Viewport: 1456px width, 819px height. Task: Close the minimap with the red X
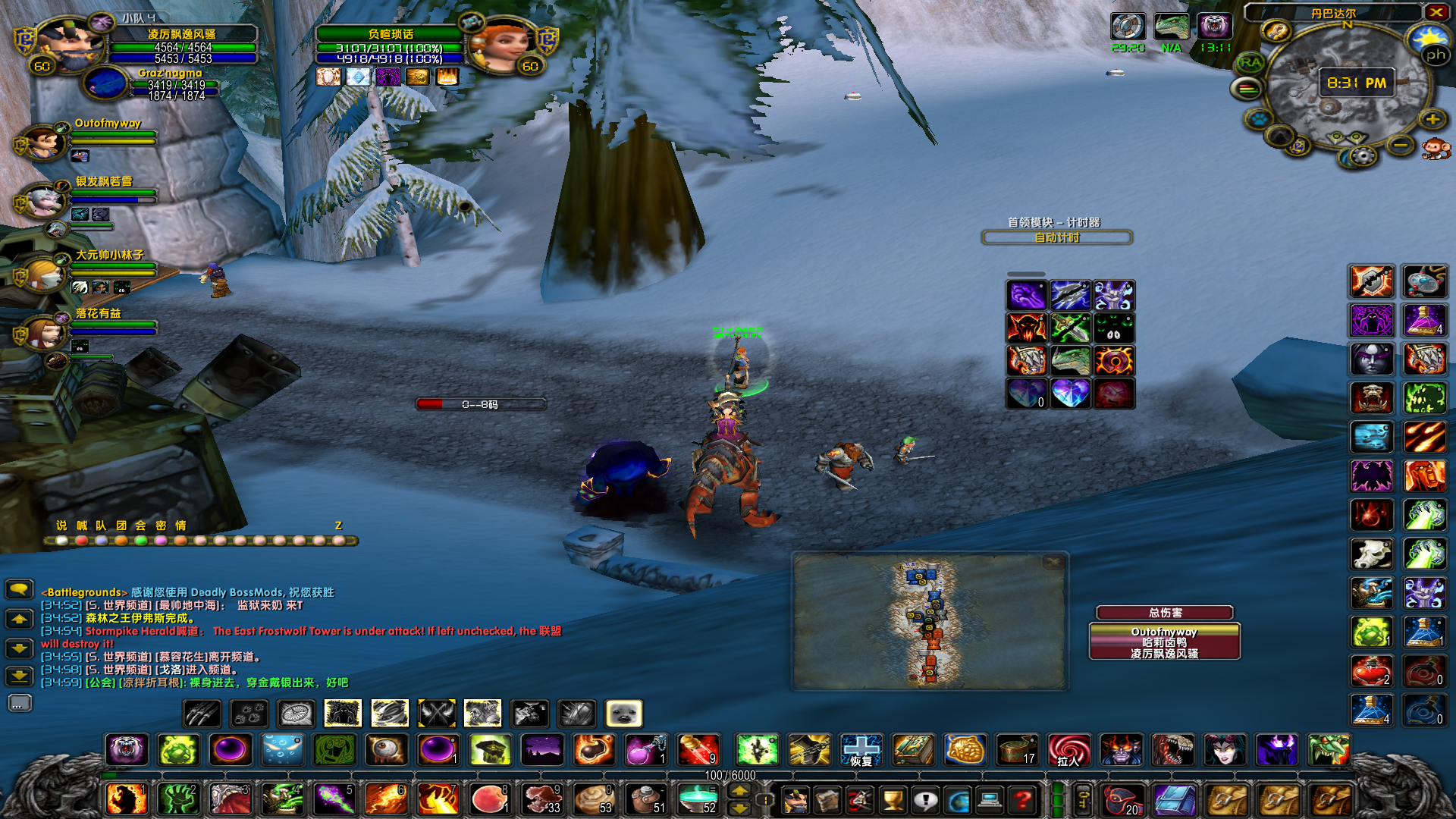click(1436, 12)
